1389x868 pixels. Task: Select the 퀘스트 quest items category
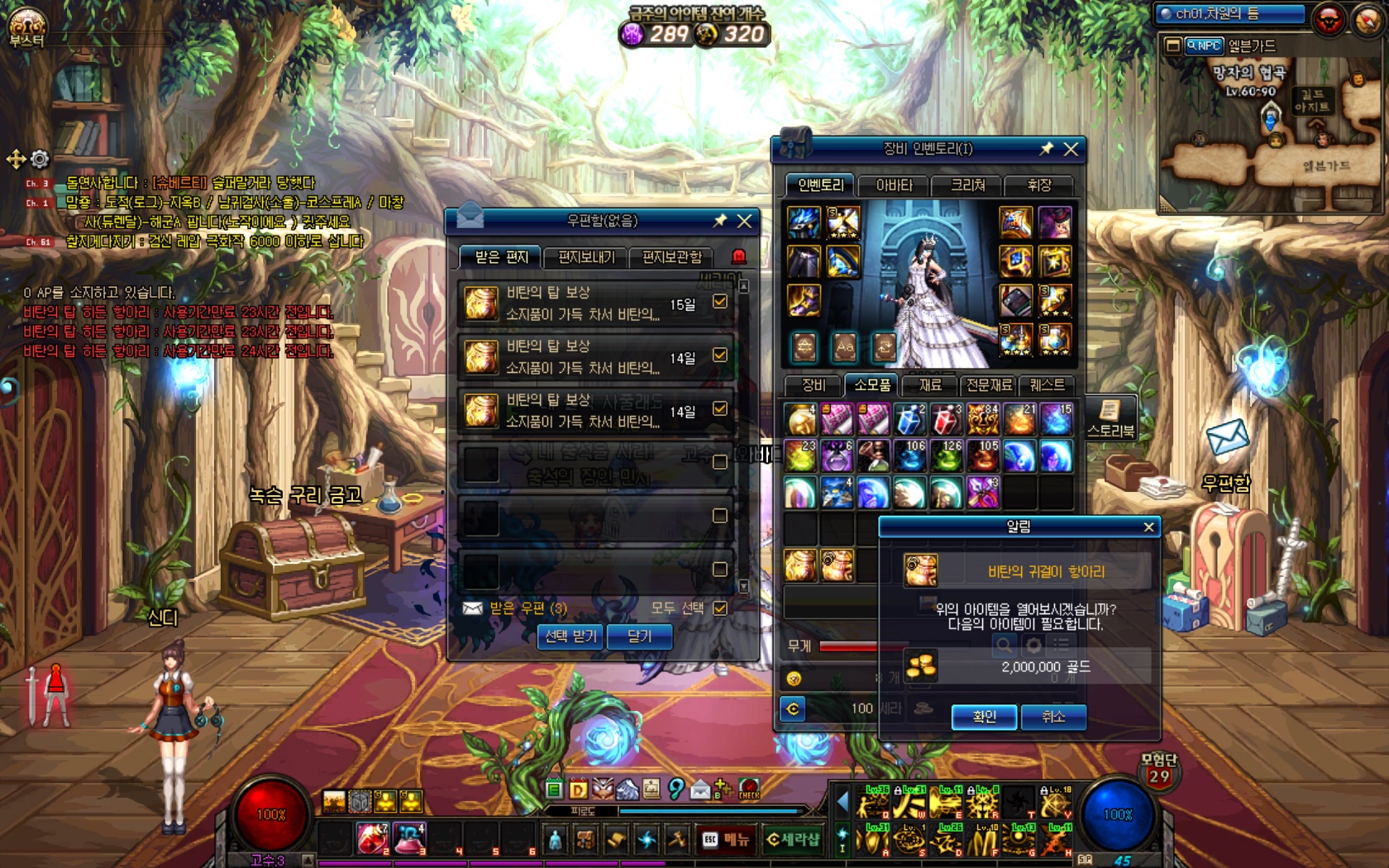pyautogui.click(x=1047, y=385)
